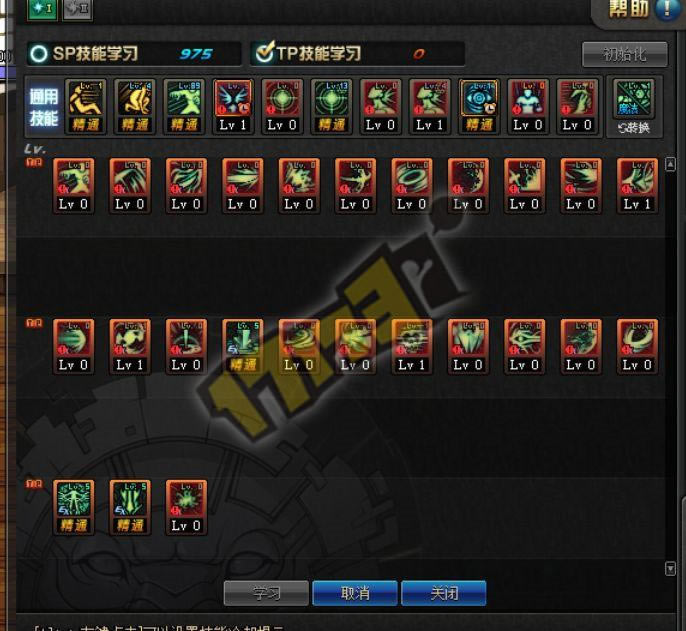Image resolution: width=686 pixels, height=631 pixels.
Task: Close the skill window via 关闭
Action: pyautogui.click(x=444, y=593)
